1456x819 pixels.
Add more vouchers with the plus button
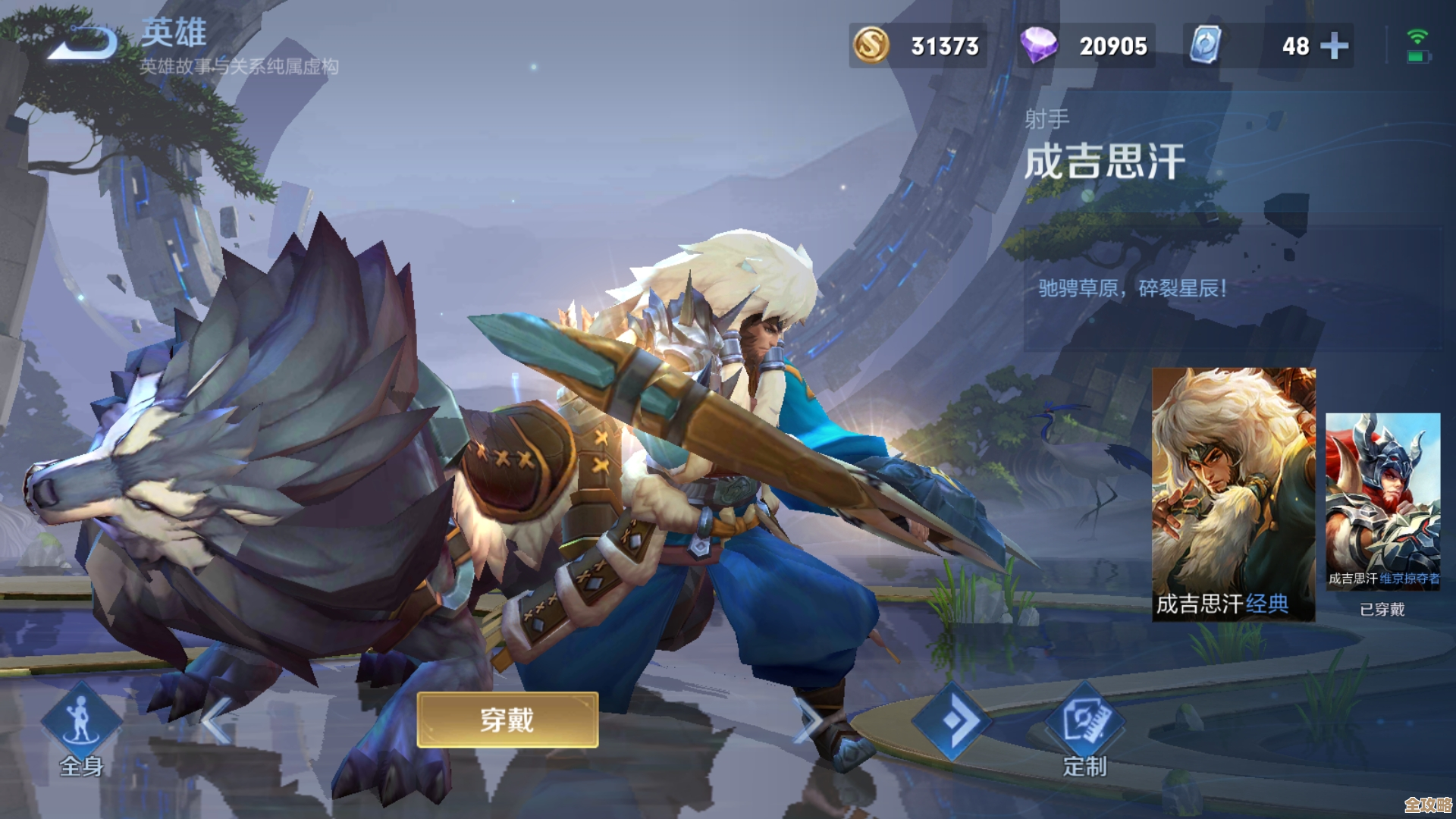[x=1334, y=46]
